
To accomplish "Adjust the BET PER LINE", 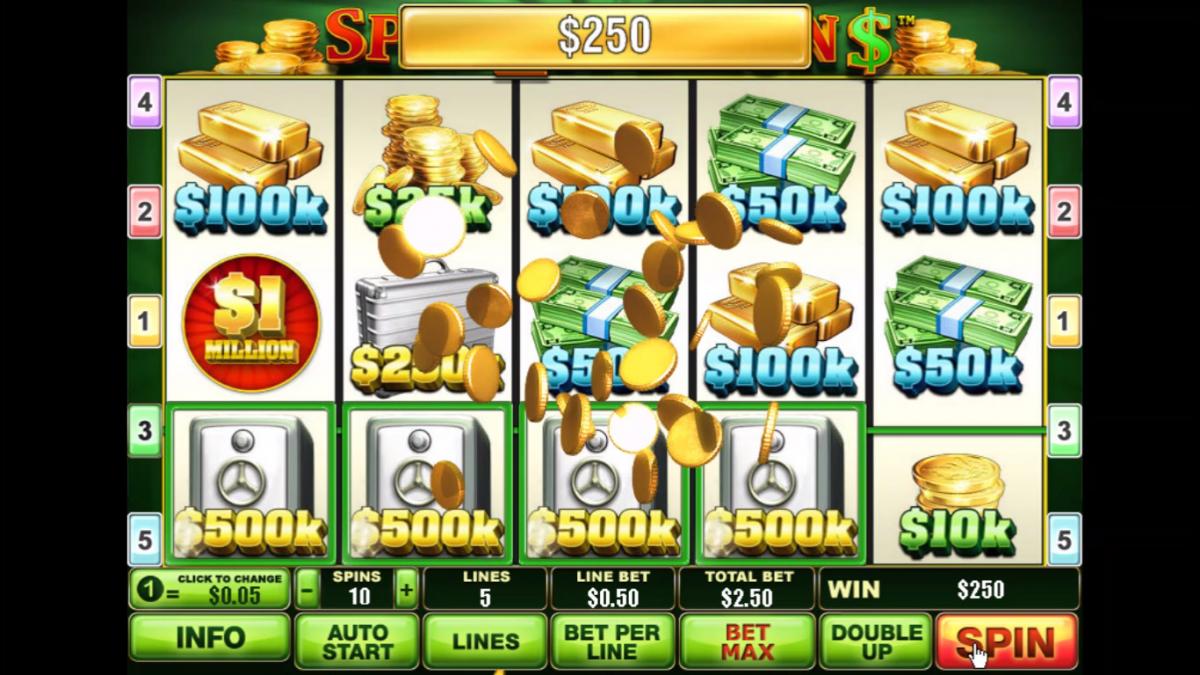I will [x=612, y=641].
